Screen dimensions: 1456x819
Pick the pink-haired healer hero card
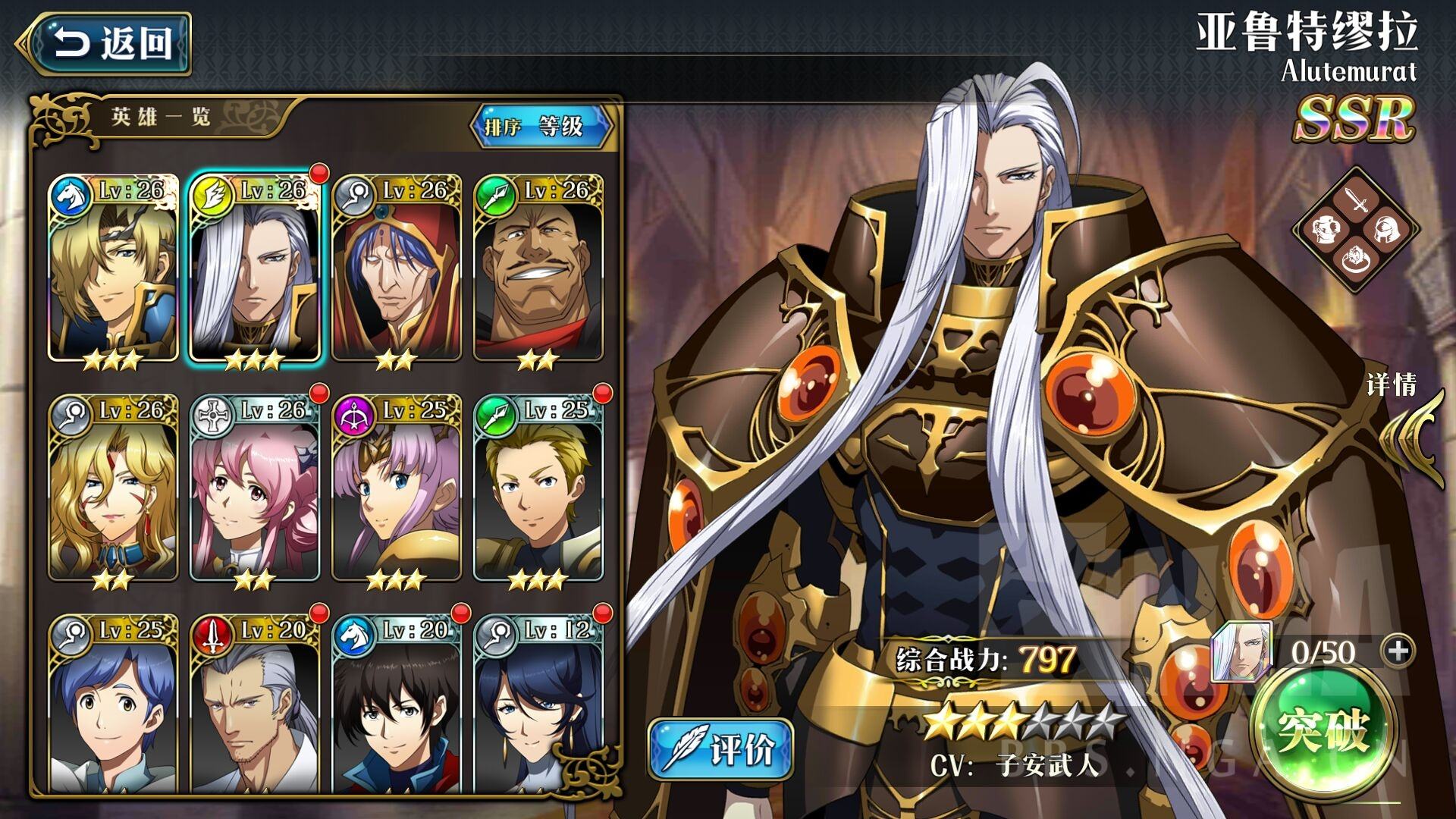(255, 489)
